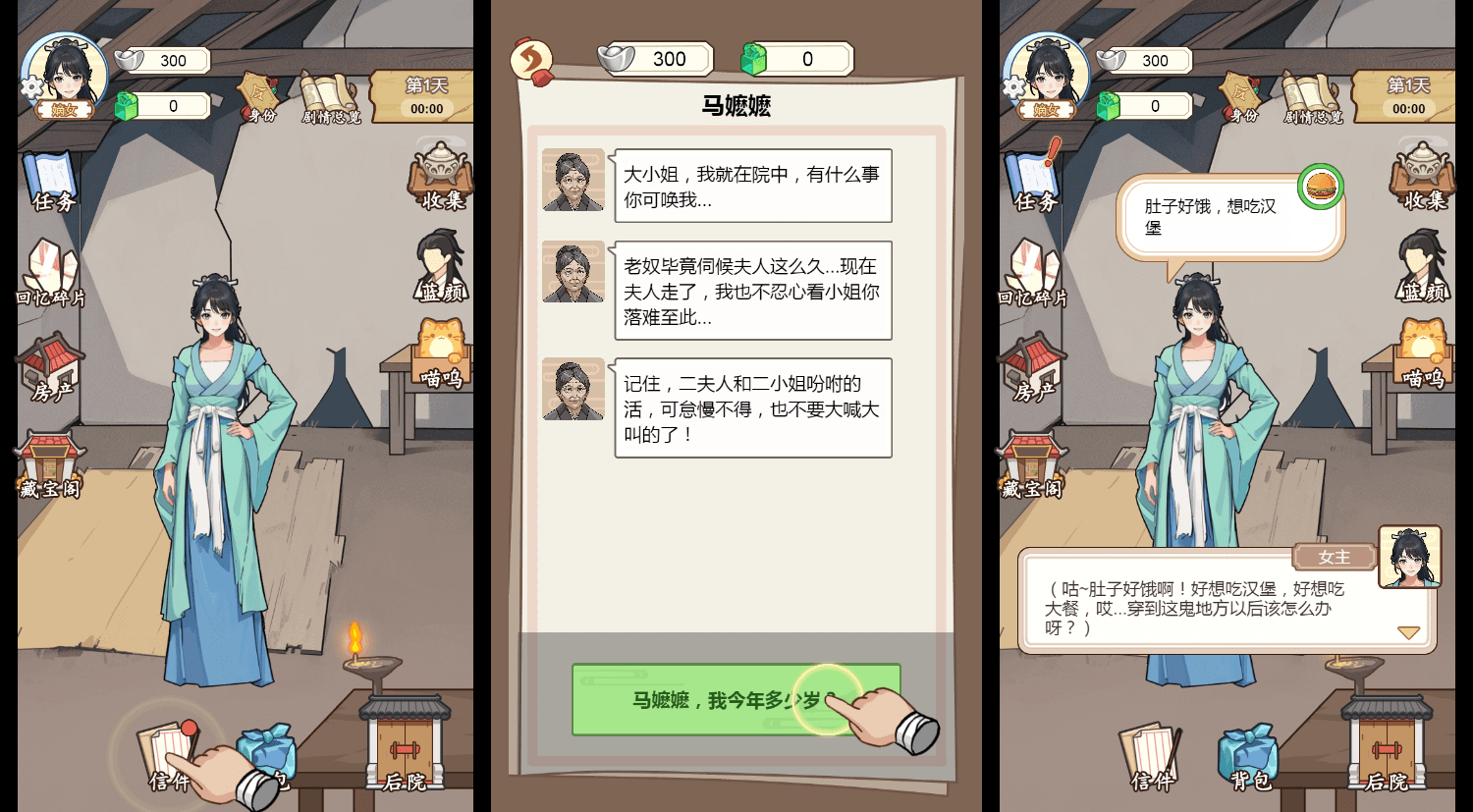Enter the 藏宝阁 treasure pavilion
Image resolution: width=1473 pixels, height=812 pixels.
pyautogui.click(x=49, y=461)
